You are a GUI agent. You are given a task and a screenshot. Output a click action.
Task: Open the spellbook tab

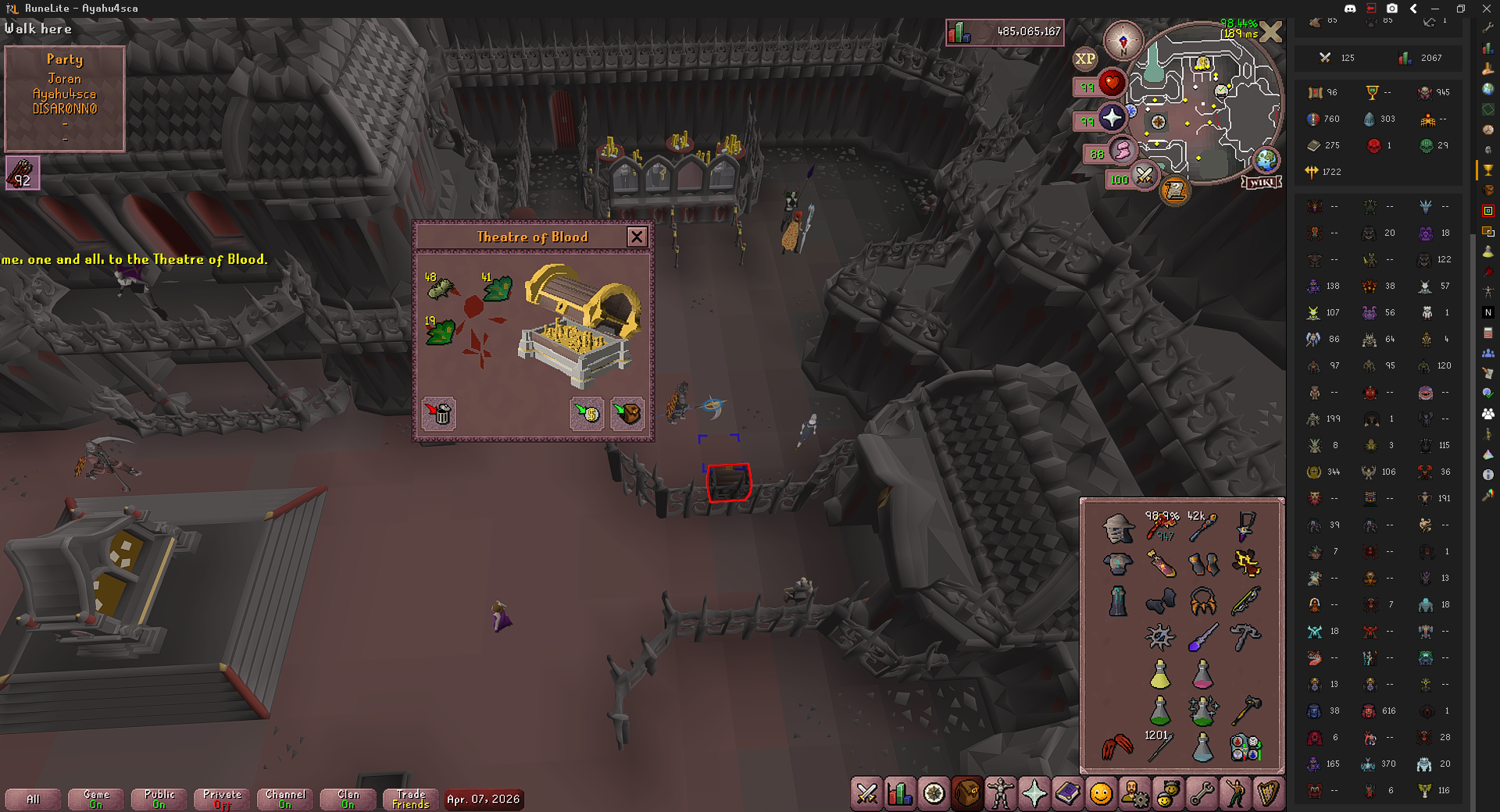[1068, 794]
